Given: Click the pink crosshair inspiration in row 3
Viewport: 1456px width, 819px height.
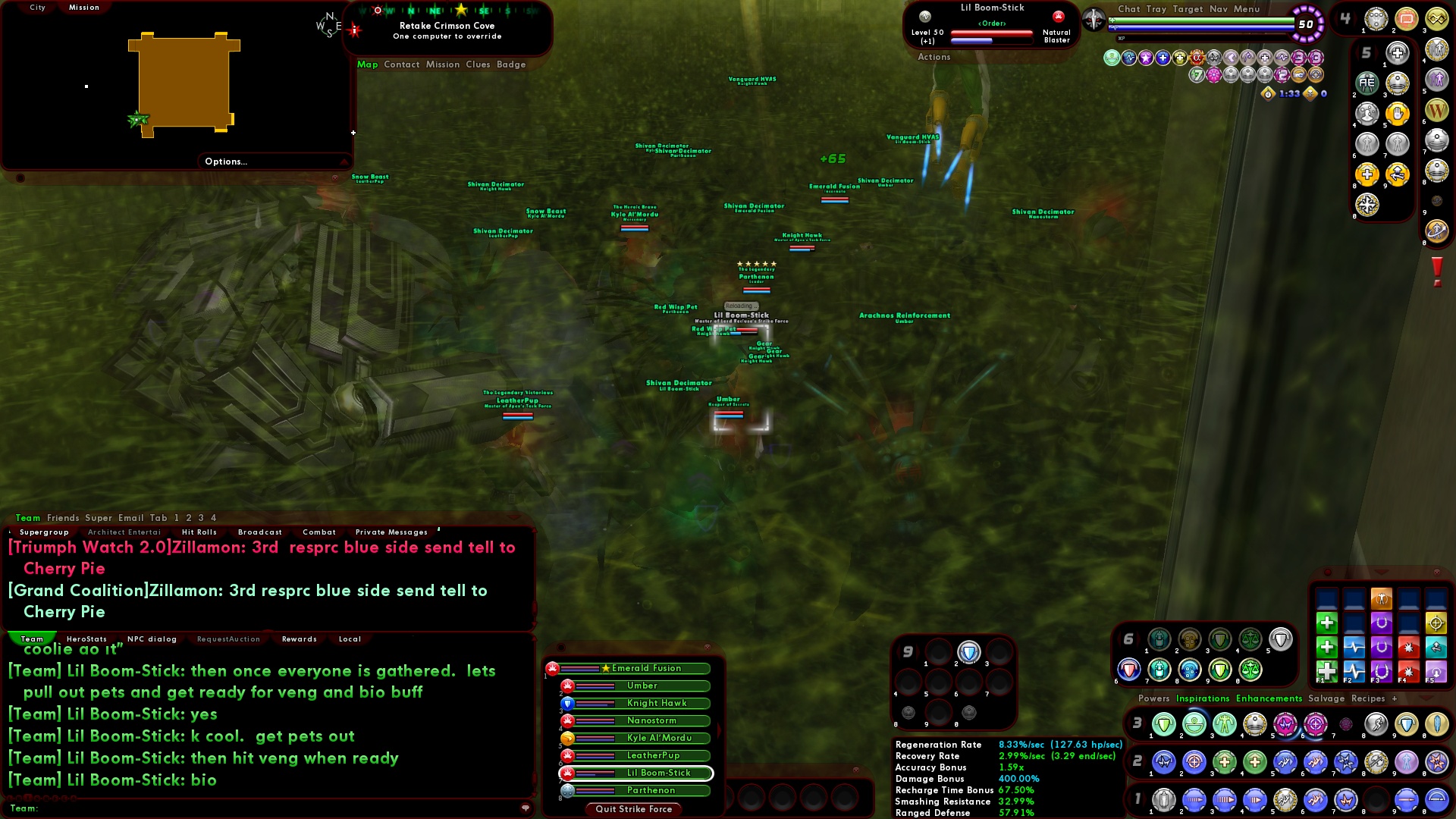Looking at the screenshot, I should [1313, 724].
